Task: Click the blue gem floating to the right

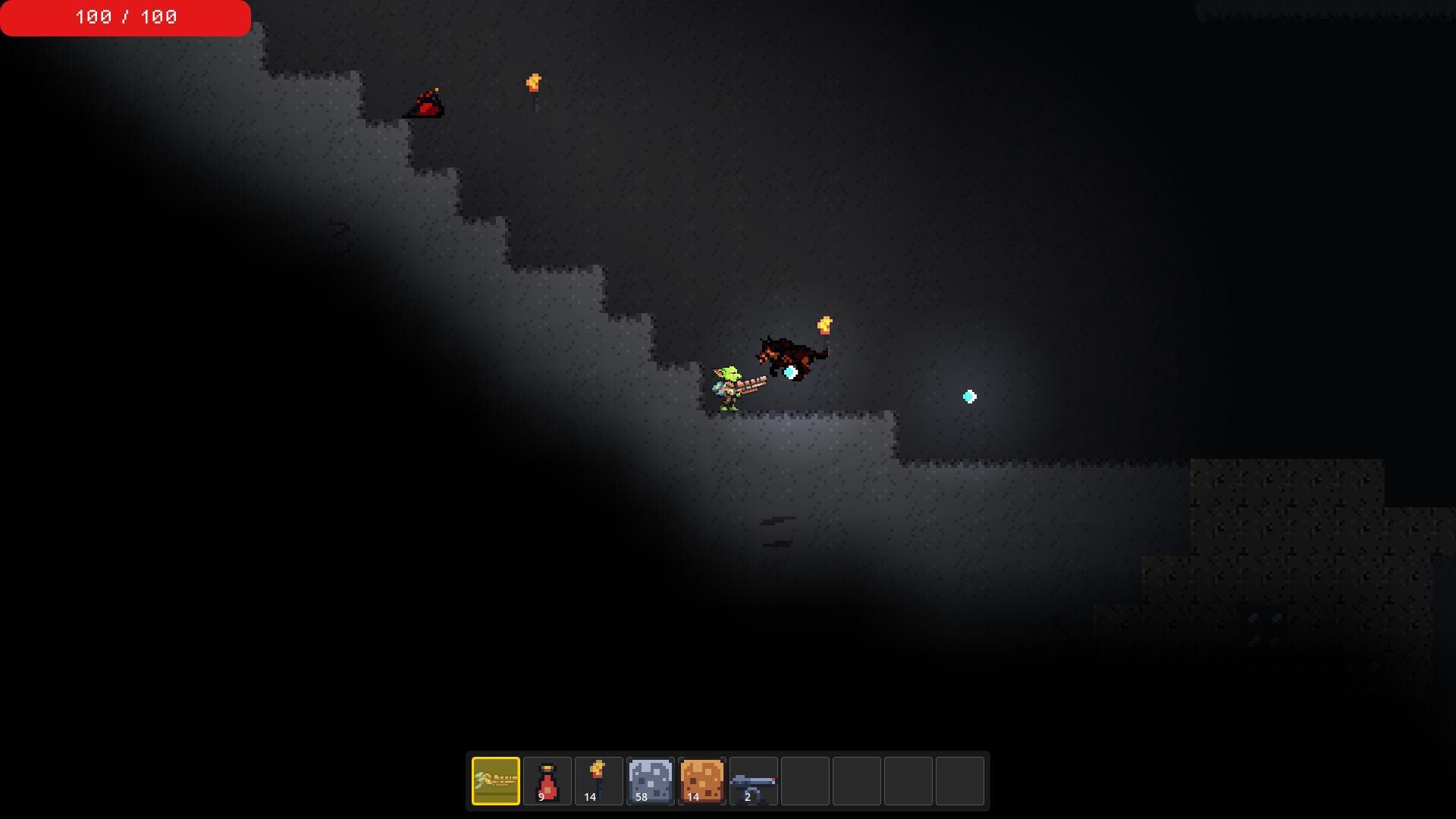Action: (968, 396)
